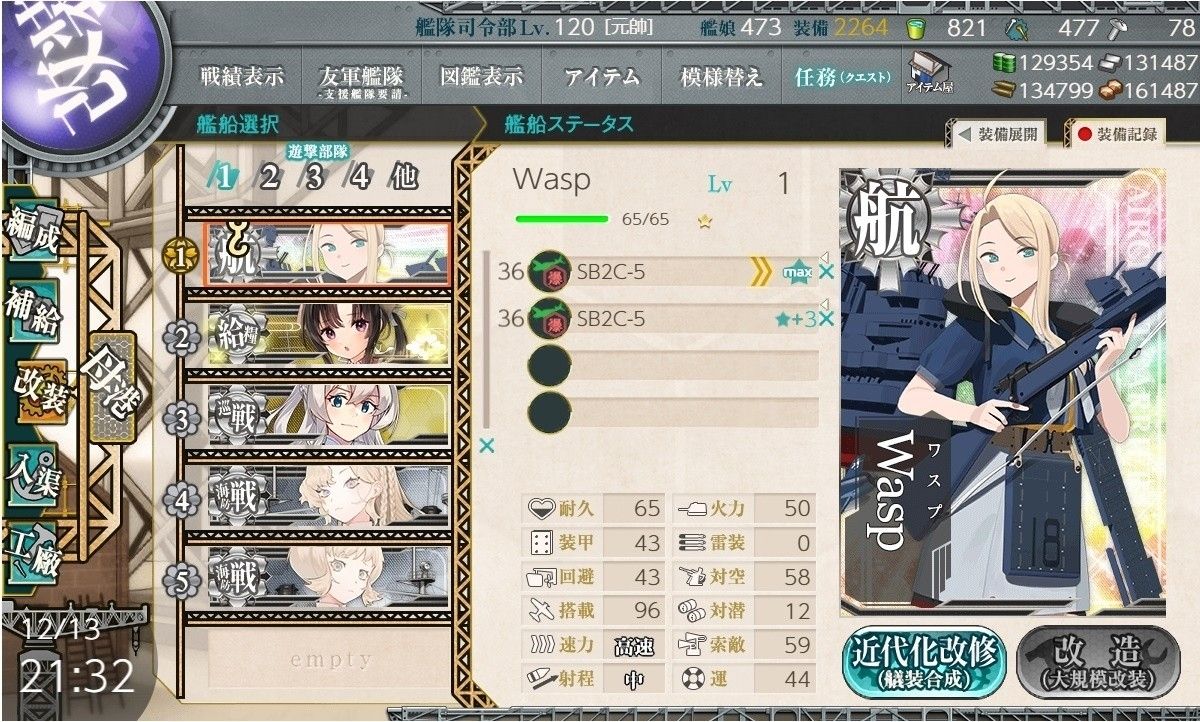This screenshot has width=1200, height=722.
Task: Click the 改造 remodel button
Action: (1098, 663)
